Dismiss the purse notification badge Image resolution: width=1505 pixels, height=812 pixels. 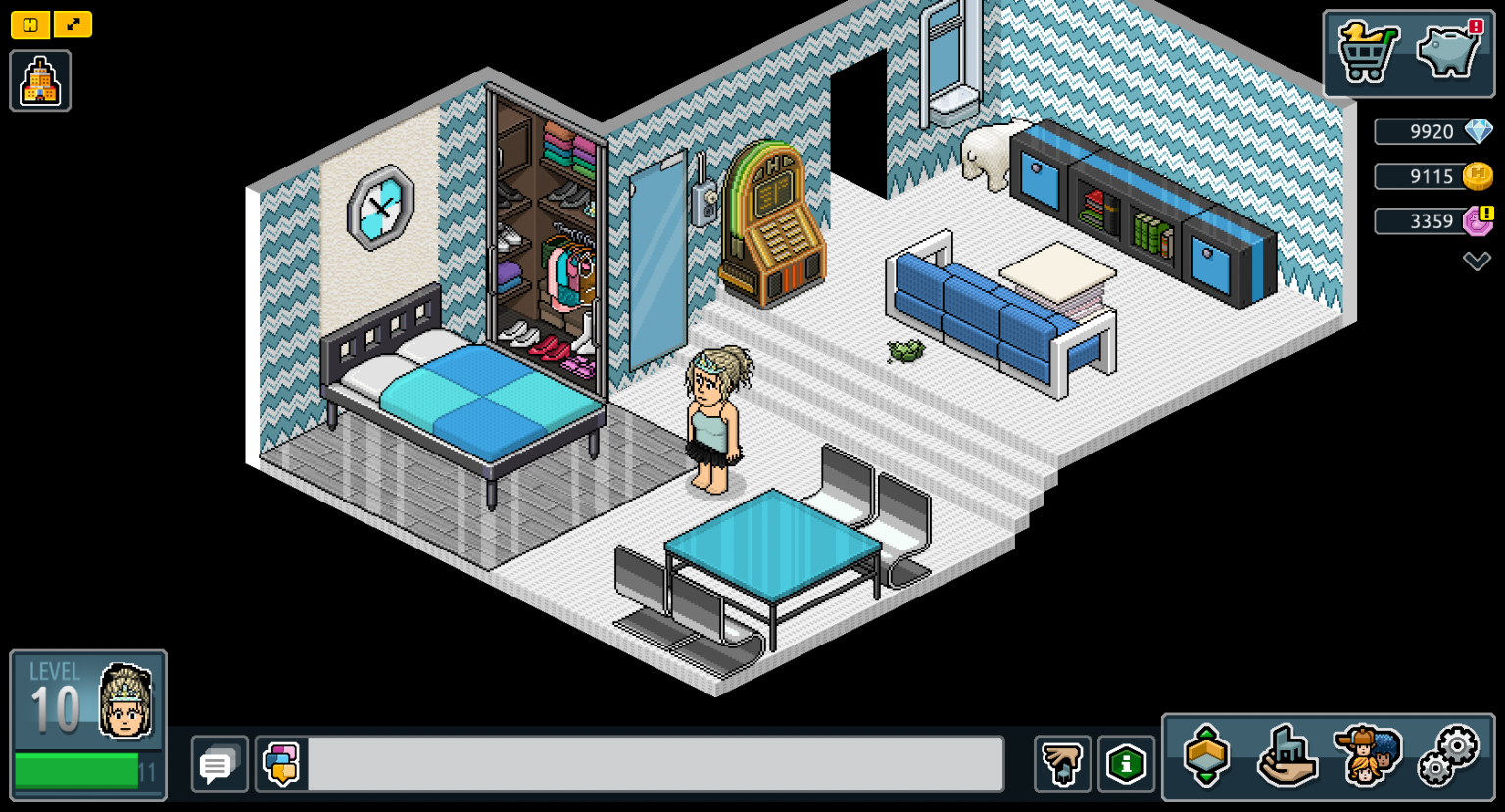point(1475,28)
